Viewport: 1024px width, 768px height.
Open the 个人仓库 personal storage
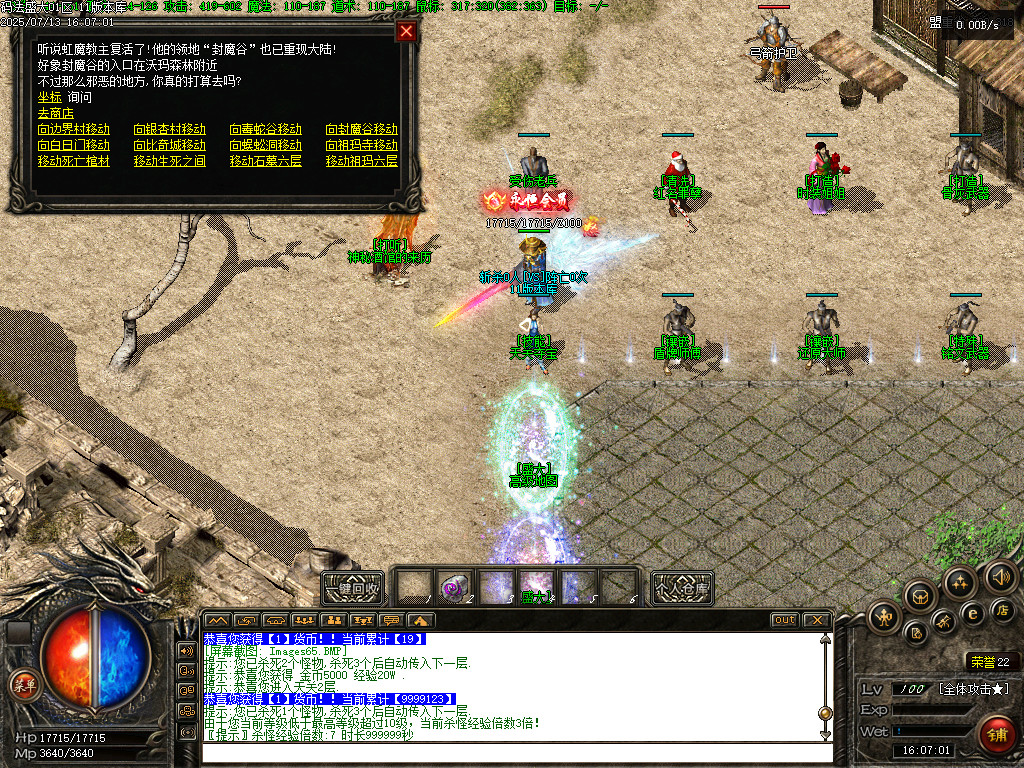tap(682, 588)
